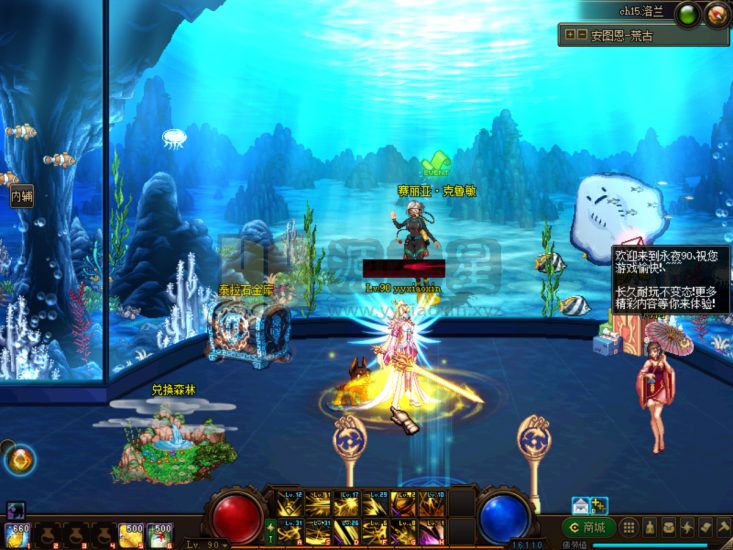This screenshot has height=550, width=733.
Task: Use the quick slot item with count 660
Action: pos(17,535)
